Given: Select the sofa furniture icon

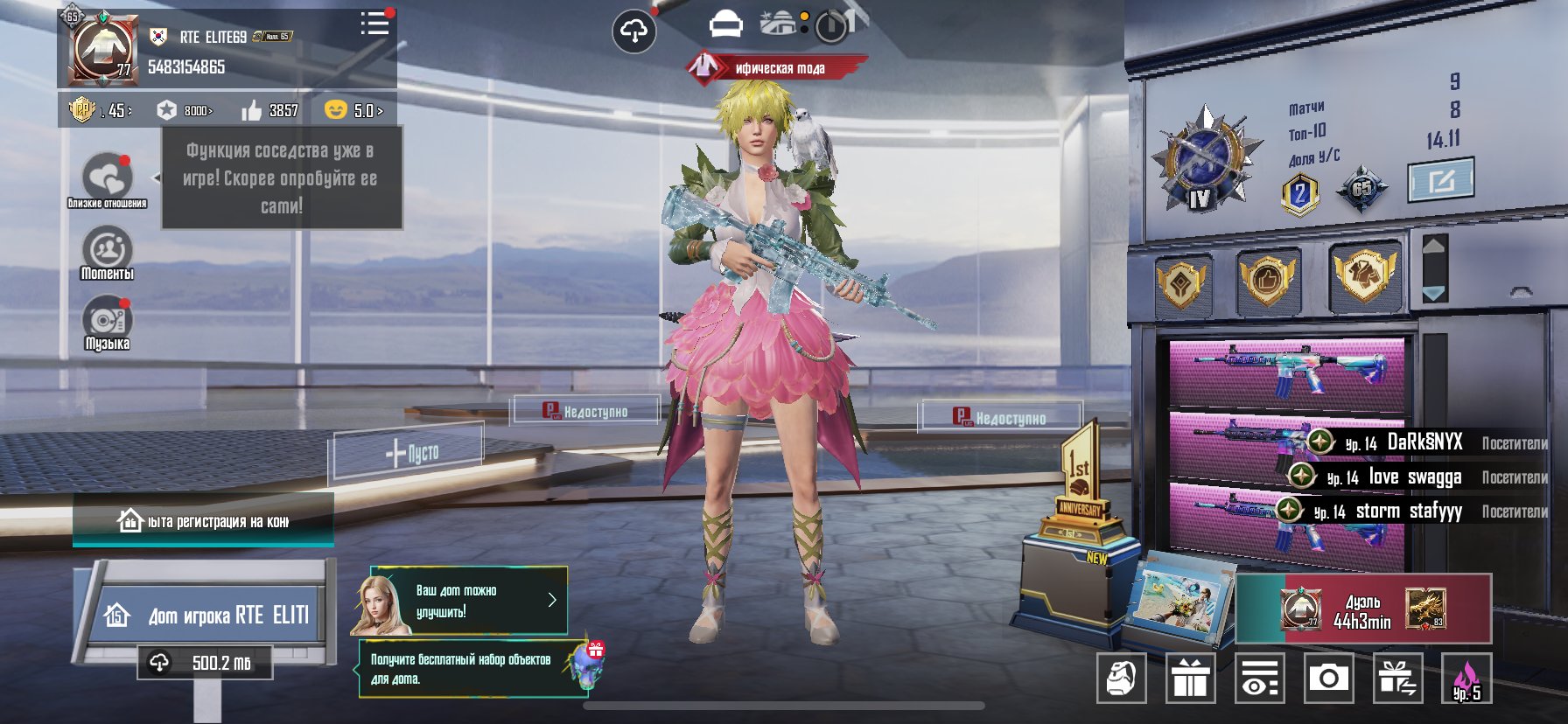Looking at the screenshot, I should click(x=725, y=25).
